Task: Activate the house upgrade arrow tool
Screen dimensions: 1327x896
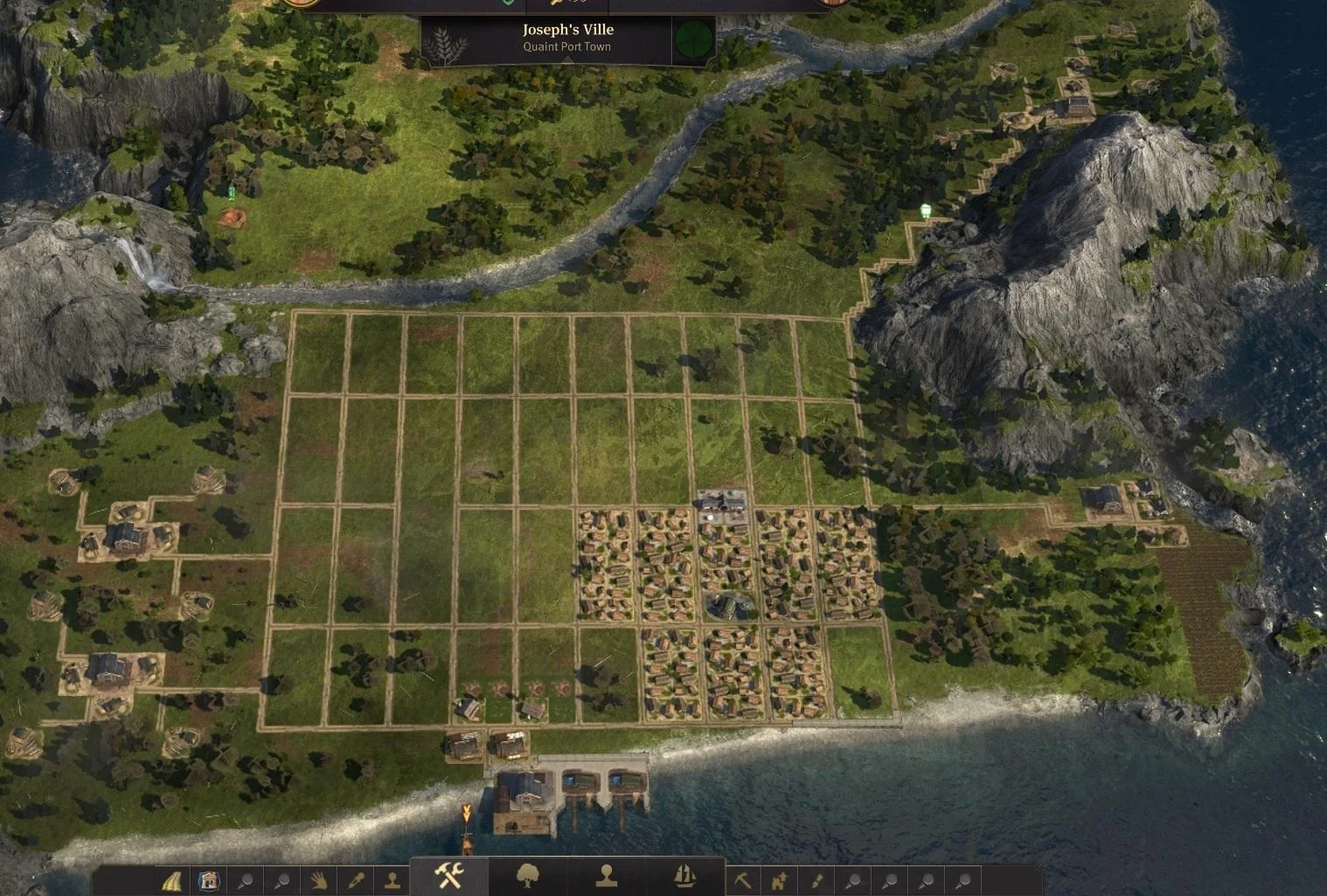Action: [779, 880]
